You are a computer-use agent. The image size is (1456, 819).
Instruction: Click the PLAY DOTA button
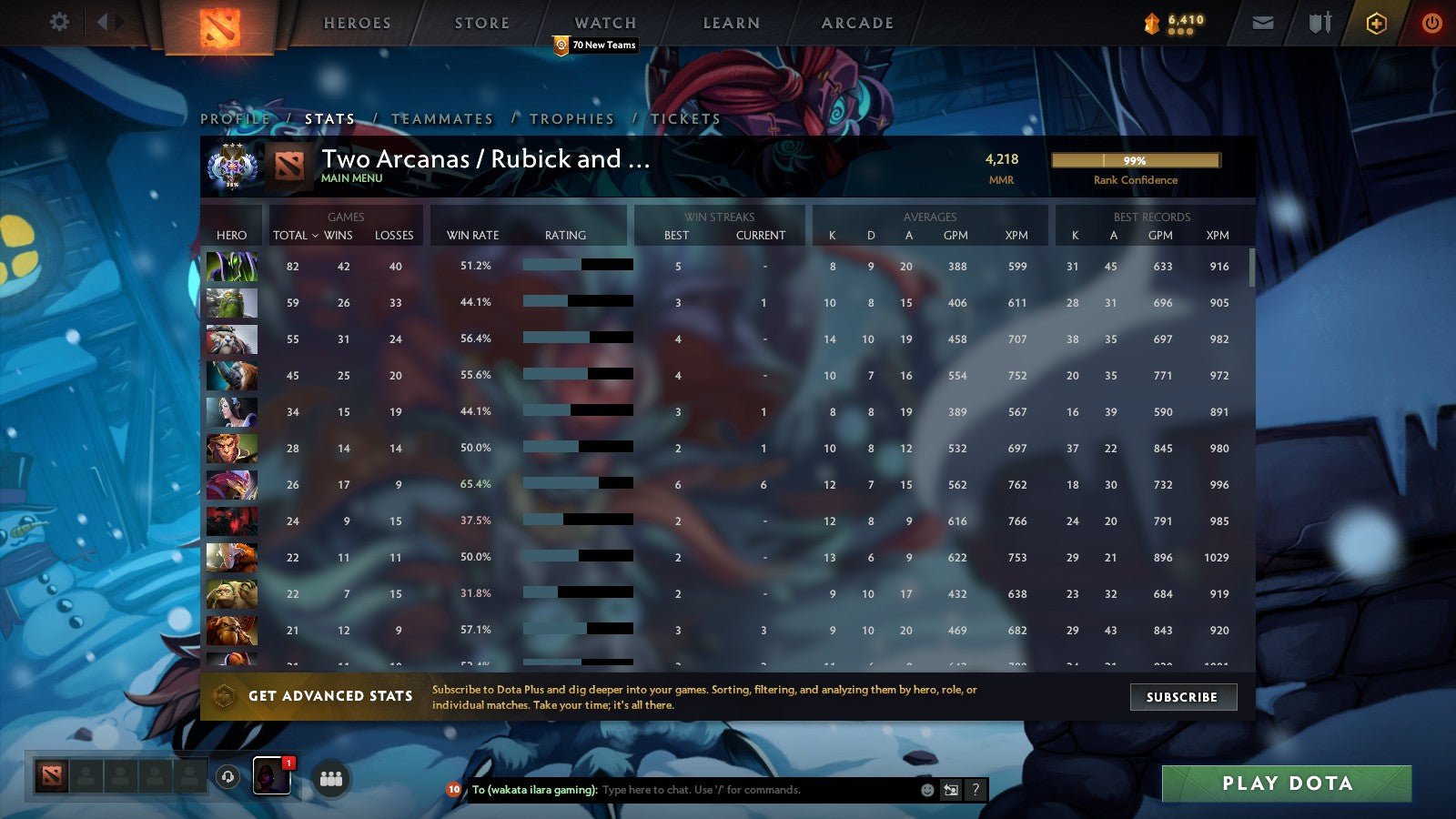tap(1286, 783)
